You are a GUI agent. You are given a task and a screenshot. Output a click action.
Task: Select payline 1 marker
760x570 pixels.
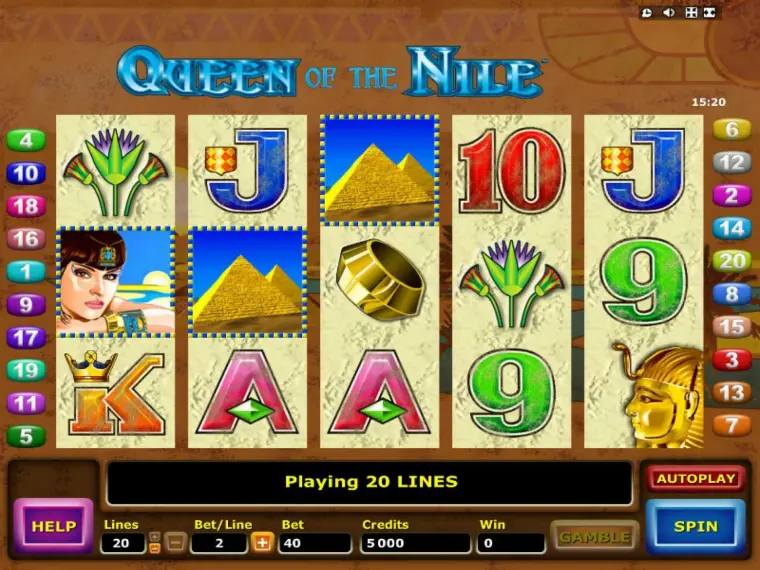(26, 271)
